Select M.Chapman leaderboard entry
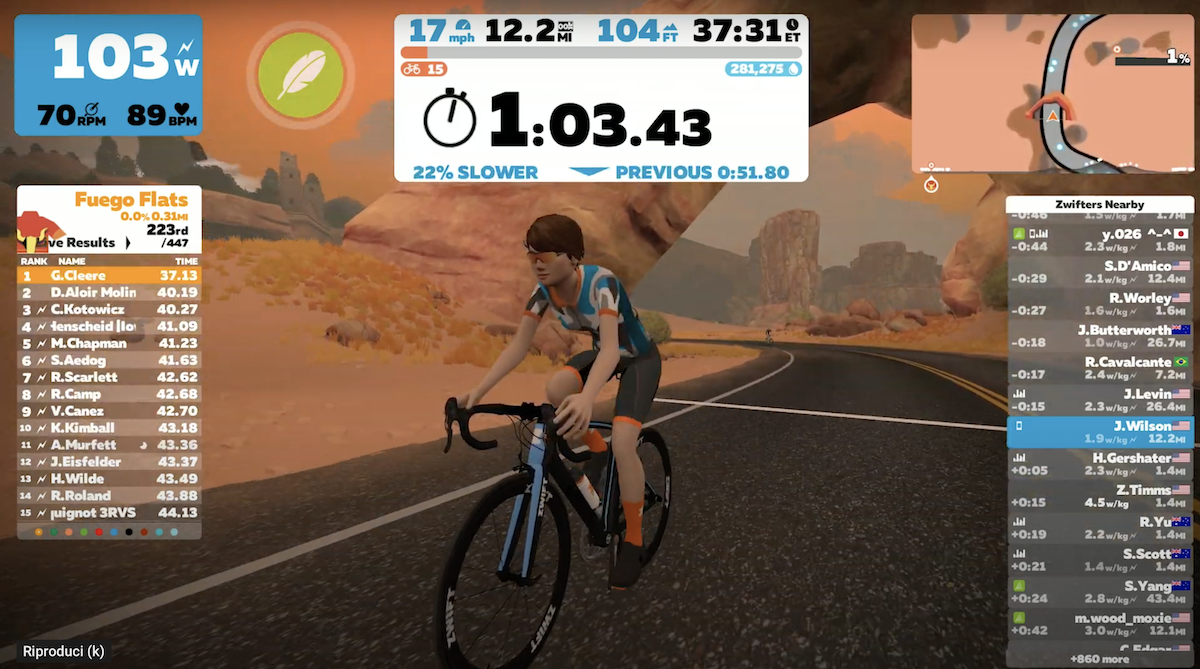Viewport: 1200px width, 669px height. (109, 343)
